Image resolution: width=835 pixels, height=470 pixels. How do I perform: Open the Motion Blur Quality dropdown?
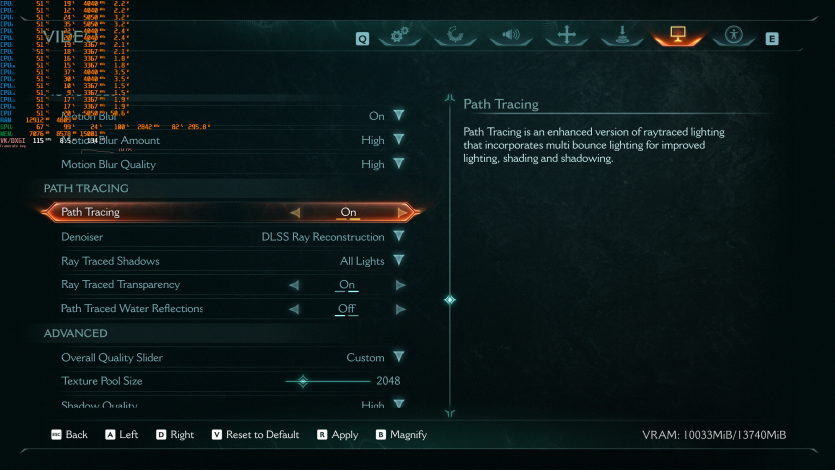coord(398,164)
